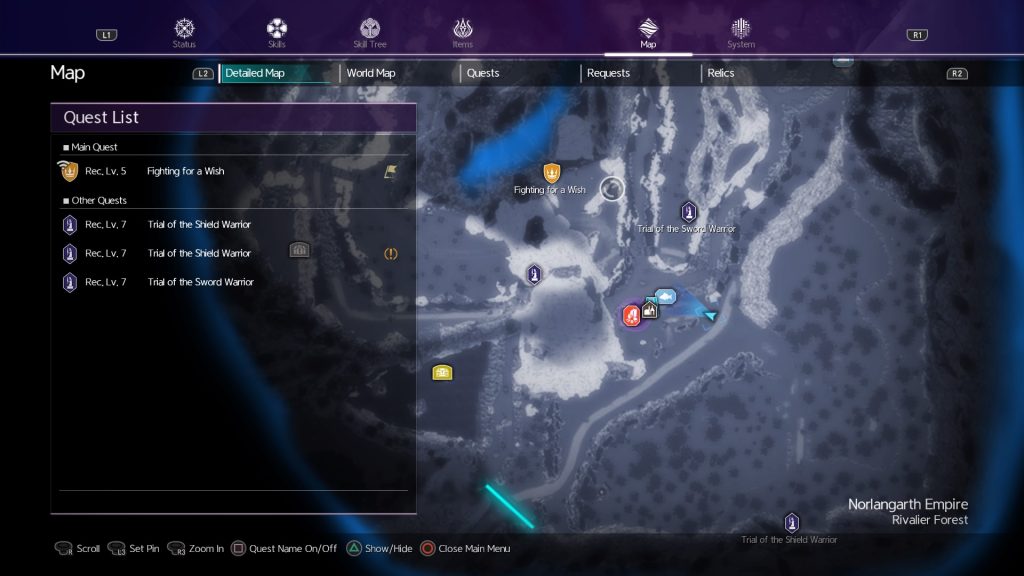The image size is (1024, 576).
Task: Click the Trial of the Sword Warrior map marker
Action: click(688, 212)
